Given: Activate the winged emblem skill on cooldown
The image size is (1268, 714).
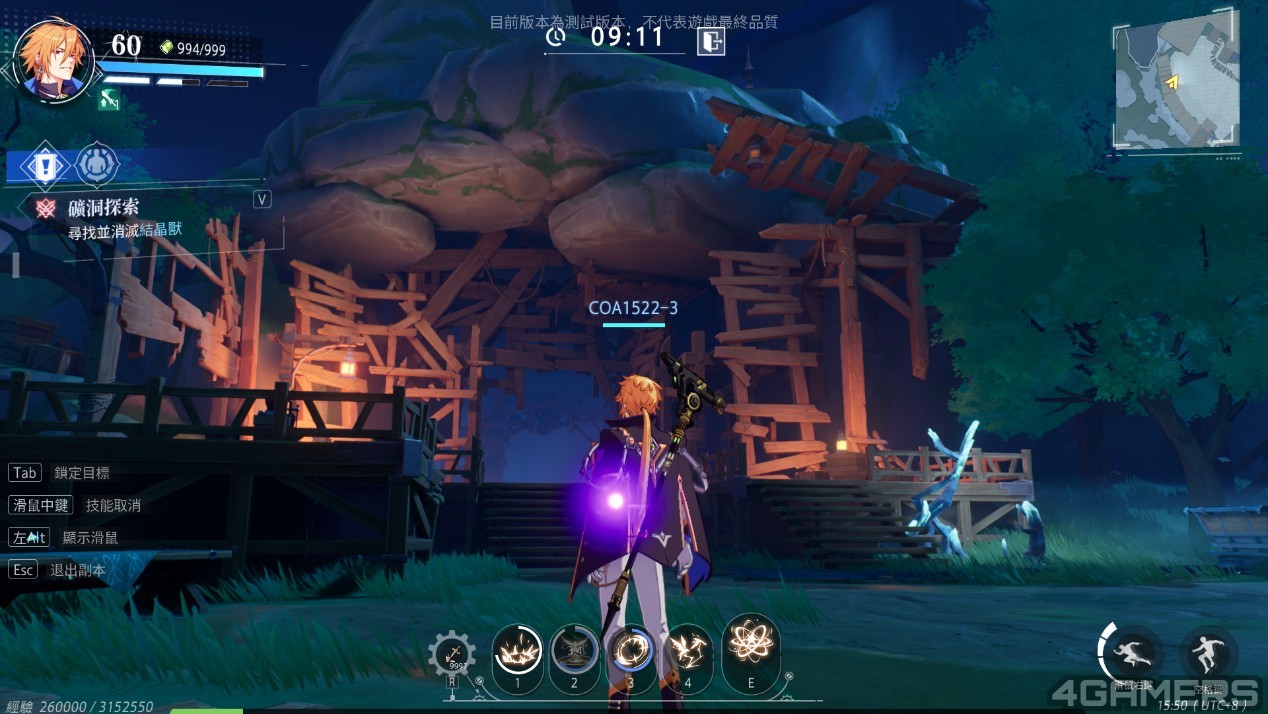Looking at the screenshot, I should pos(574,652).
